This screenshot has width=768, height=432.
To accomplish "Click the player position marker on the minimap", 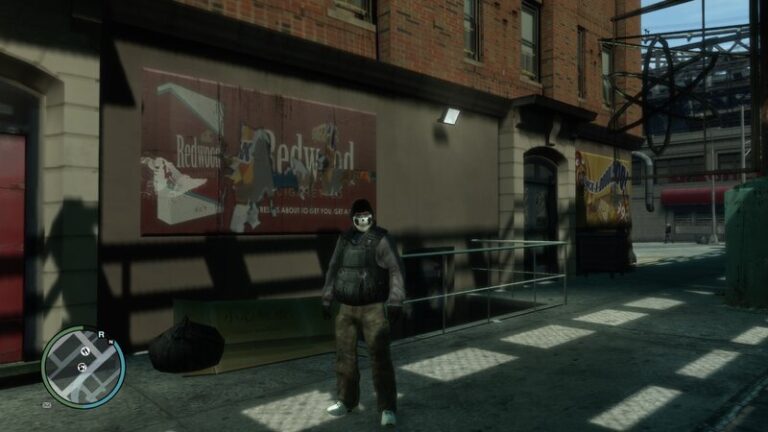I will 82,368.
